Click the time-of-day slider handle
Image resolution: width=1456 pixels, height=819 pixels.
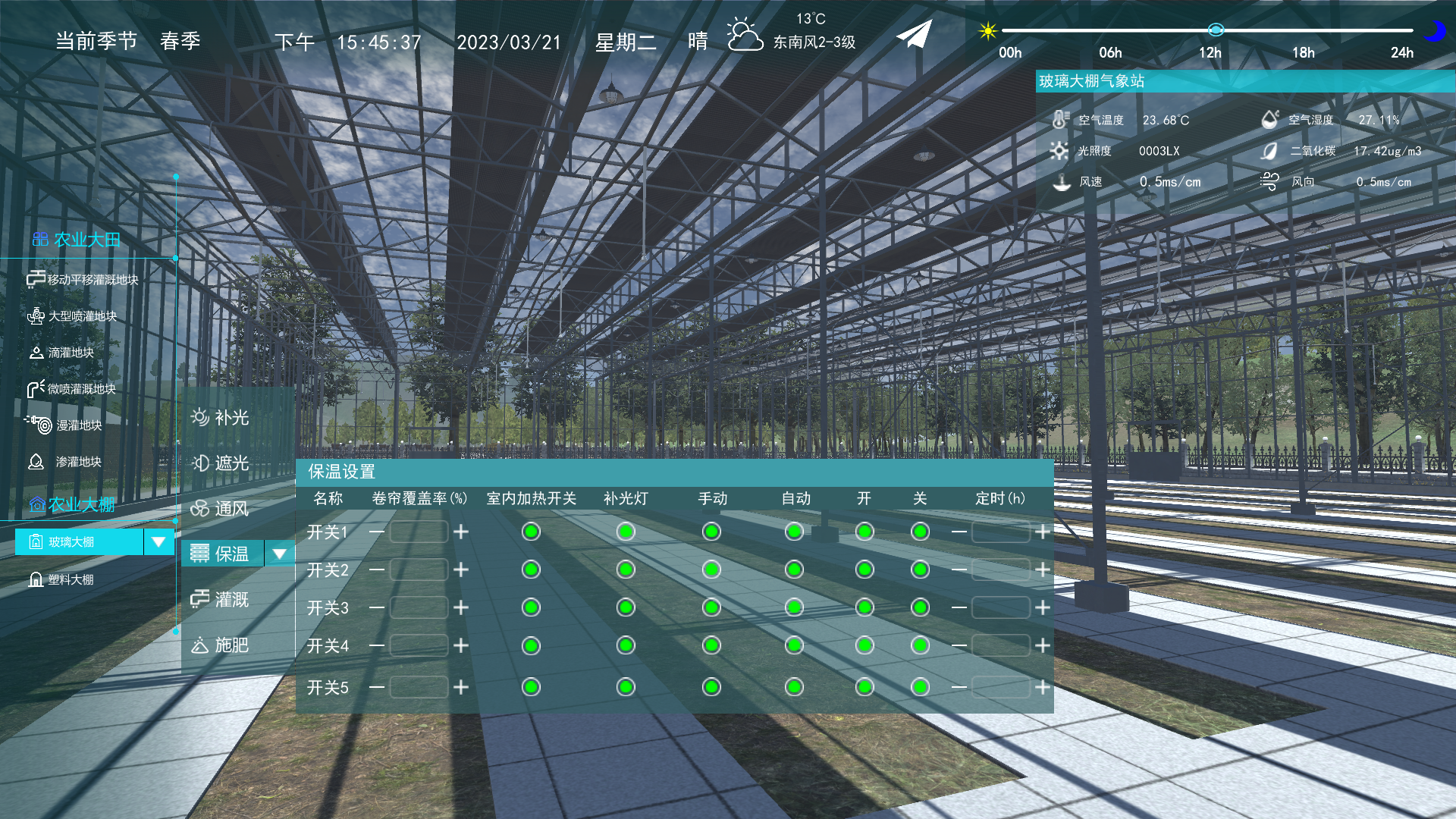click(1216, 30)
